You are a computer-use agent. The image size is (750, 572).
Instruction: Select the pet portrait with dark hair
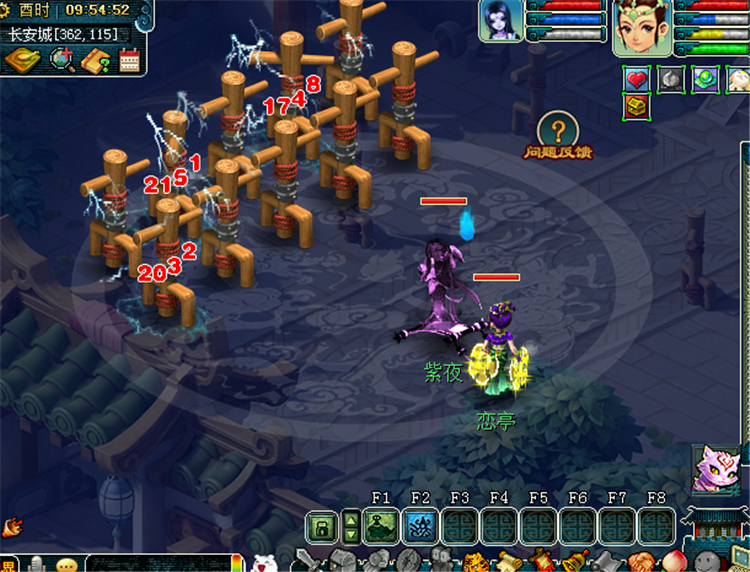click(x=500, y=20)
